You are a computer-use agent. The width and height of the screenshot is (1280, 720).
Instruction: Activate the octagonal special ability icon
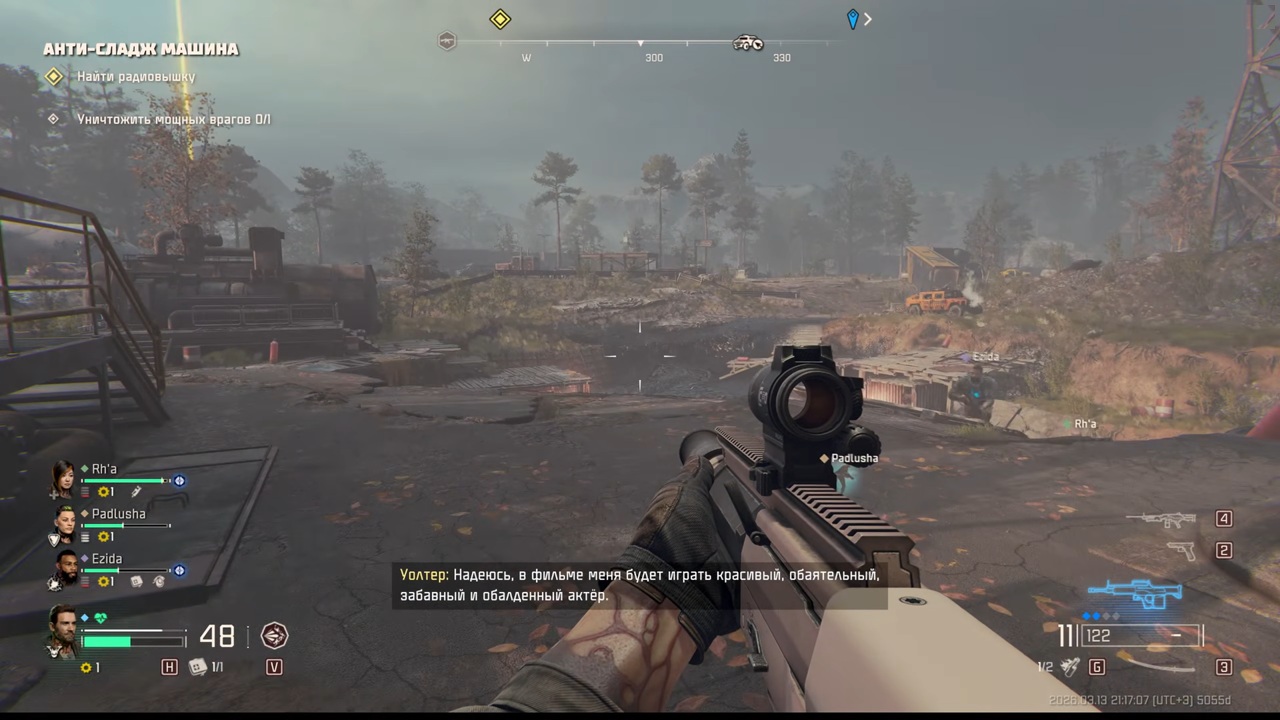click(x=274, y=635)
